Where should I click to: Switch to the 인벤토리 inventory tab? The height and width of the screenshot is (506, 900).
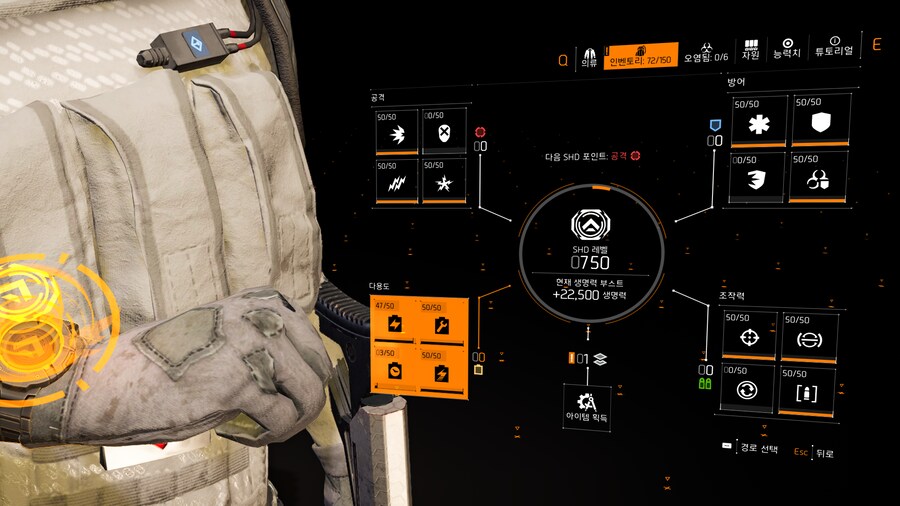pyautogui.click(x=640, y=56)
